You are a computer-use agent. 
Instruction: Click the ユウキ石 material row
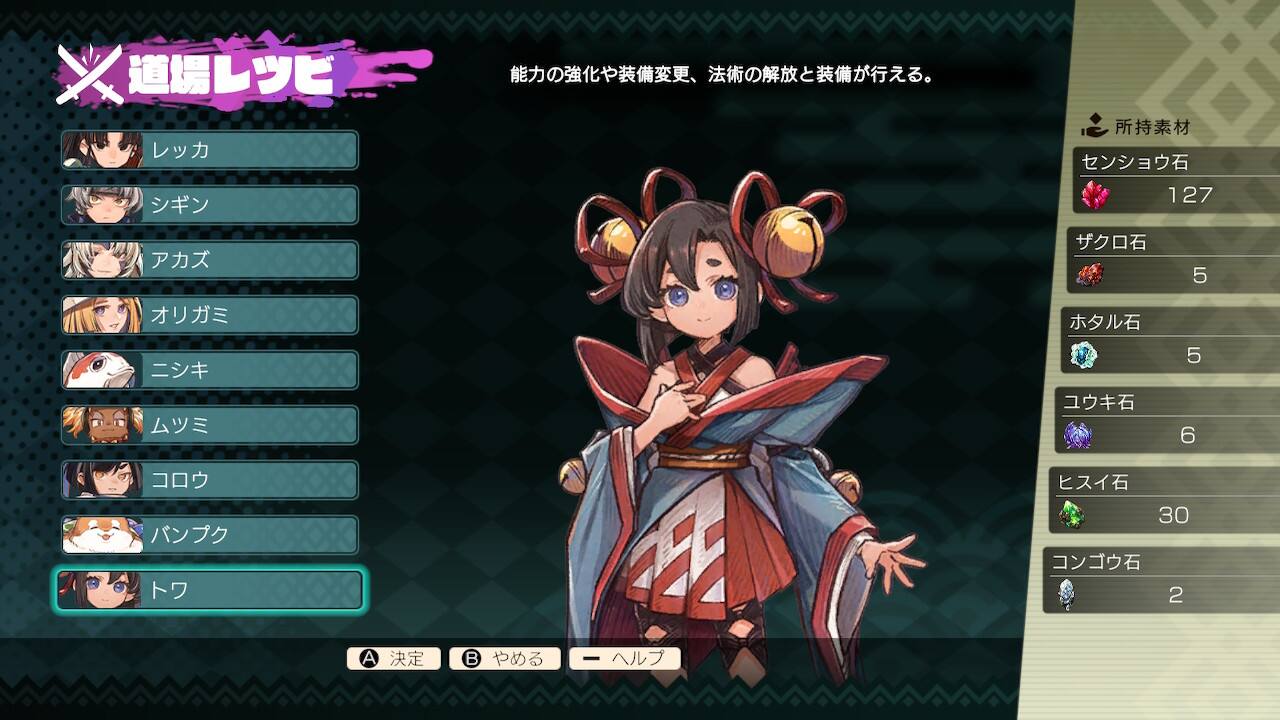[1166, 421]
